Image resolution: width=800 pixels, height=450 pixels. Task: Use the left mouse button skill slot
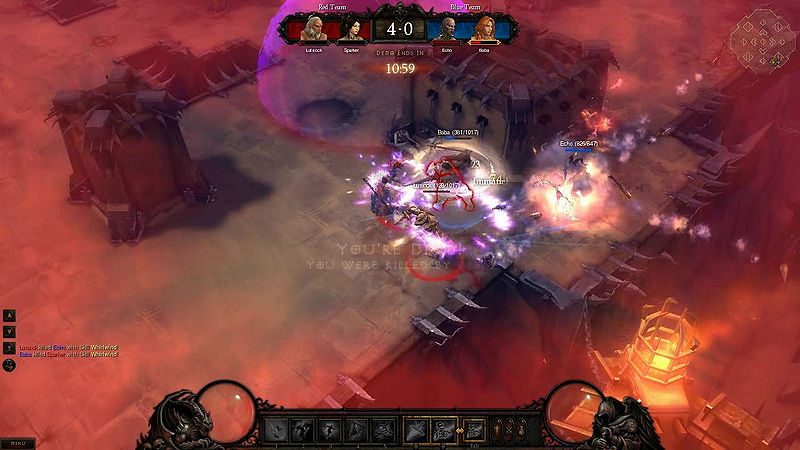tap(417, 430)
